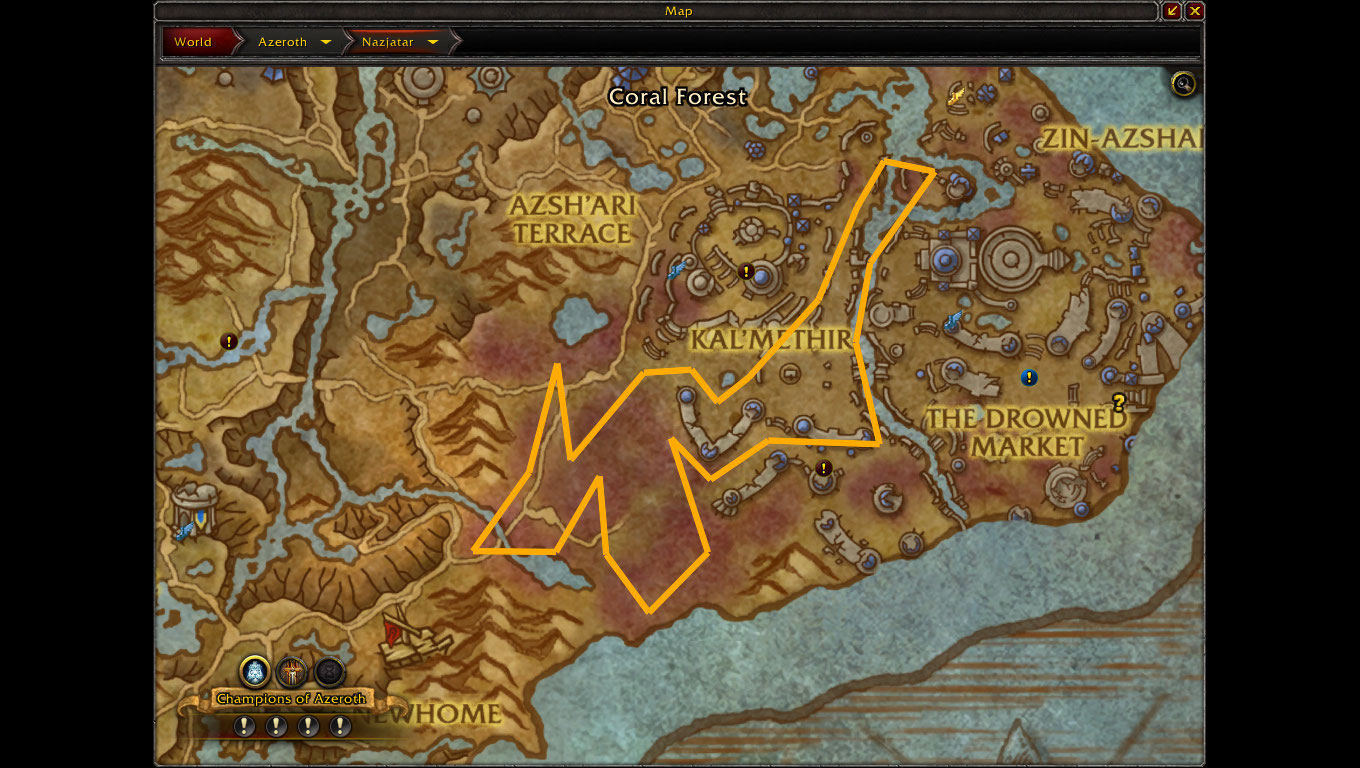Open the dropdown arrow beside Azeroth
This screenshot has height=768, width=1360.
coord(326,42)
